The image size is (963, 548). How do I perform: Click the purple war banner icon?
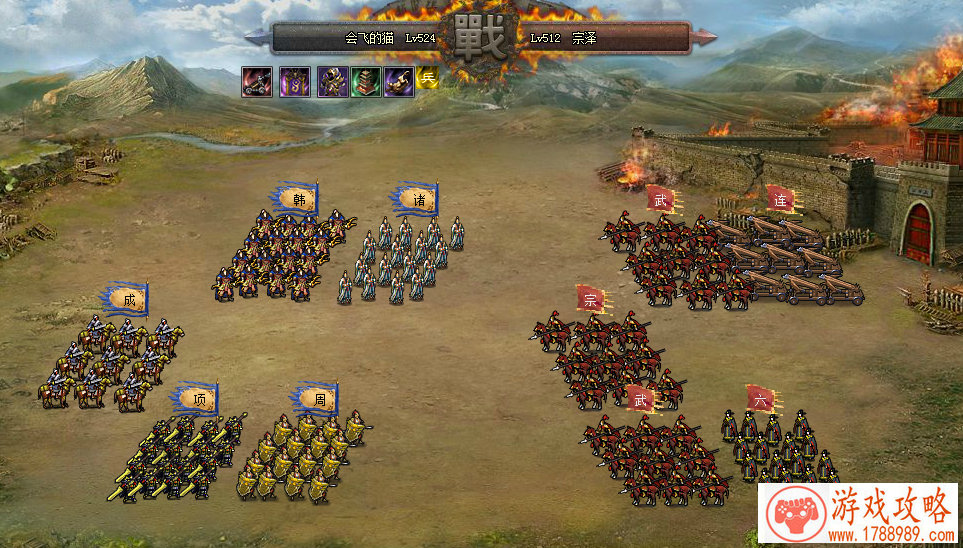[294, 82]
